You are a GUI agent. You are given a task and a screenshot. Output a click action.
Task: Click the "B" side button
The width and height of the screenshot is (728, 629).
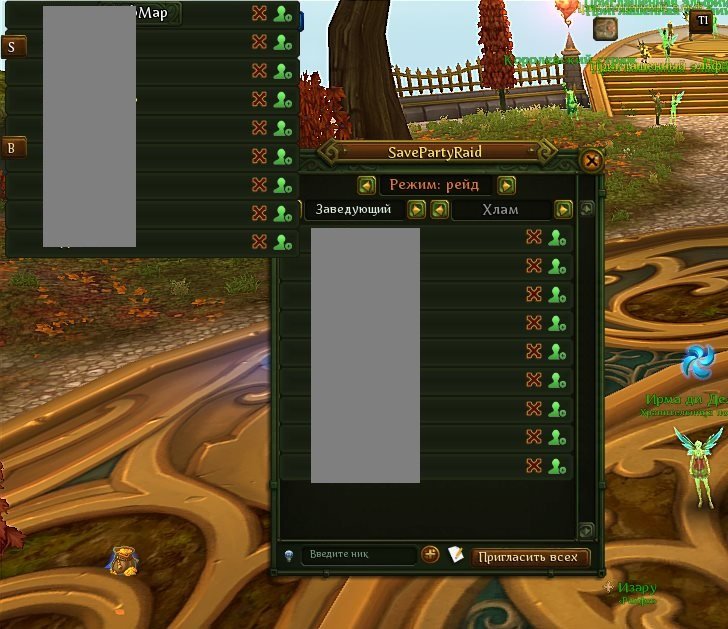[15, 148]
